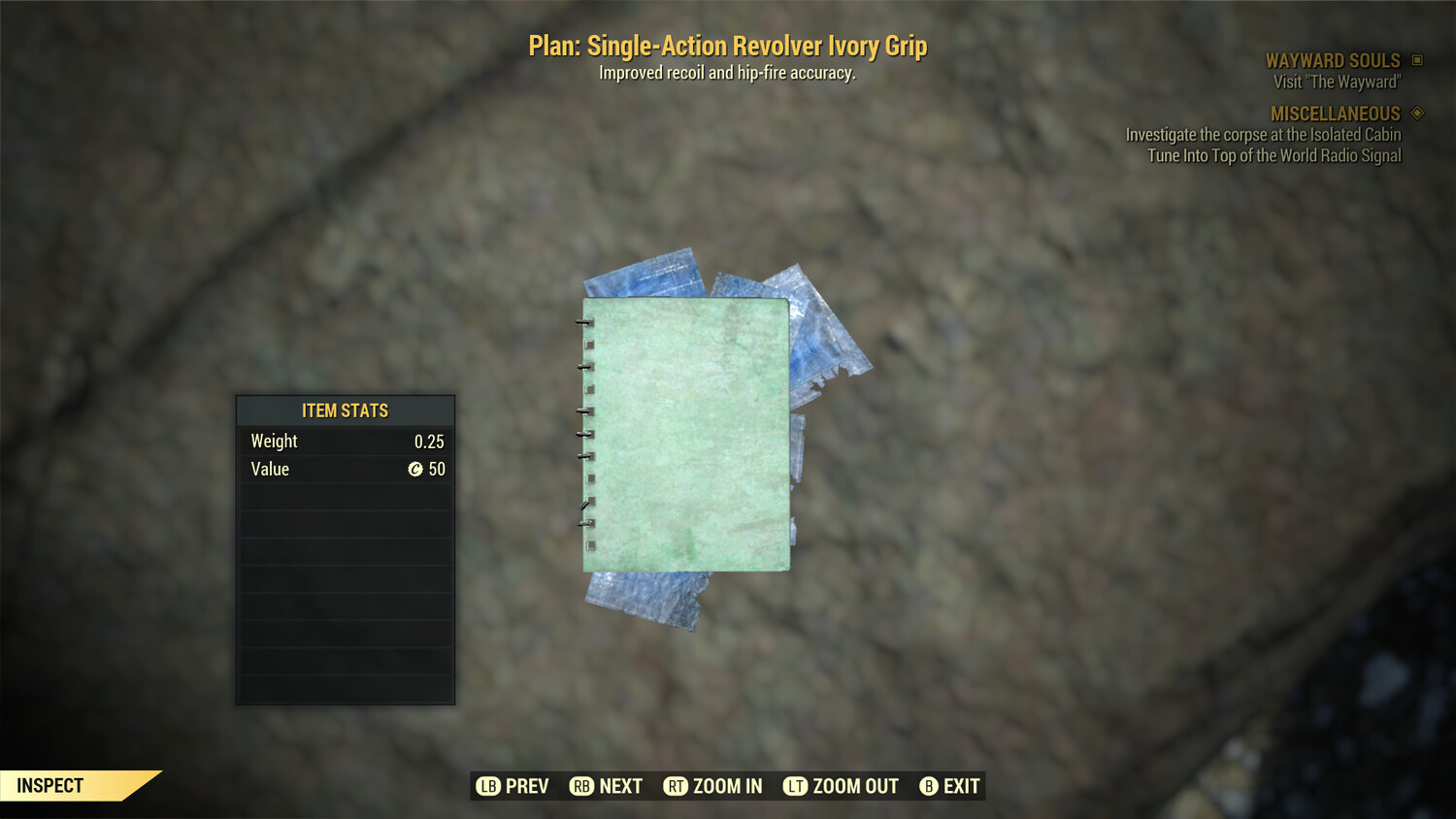Toggle tracking for Wayward Souls quest
The height and width of the screenshot is (819, 1456).
[1335, 59]
